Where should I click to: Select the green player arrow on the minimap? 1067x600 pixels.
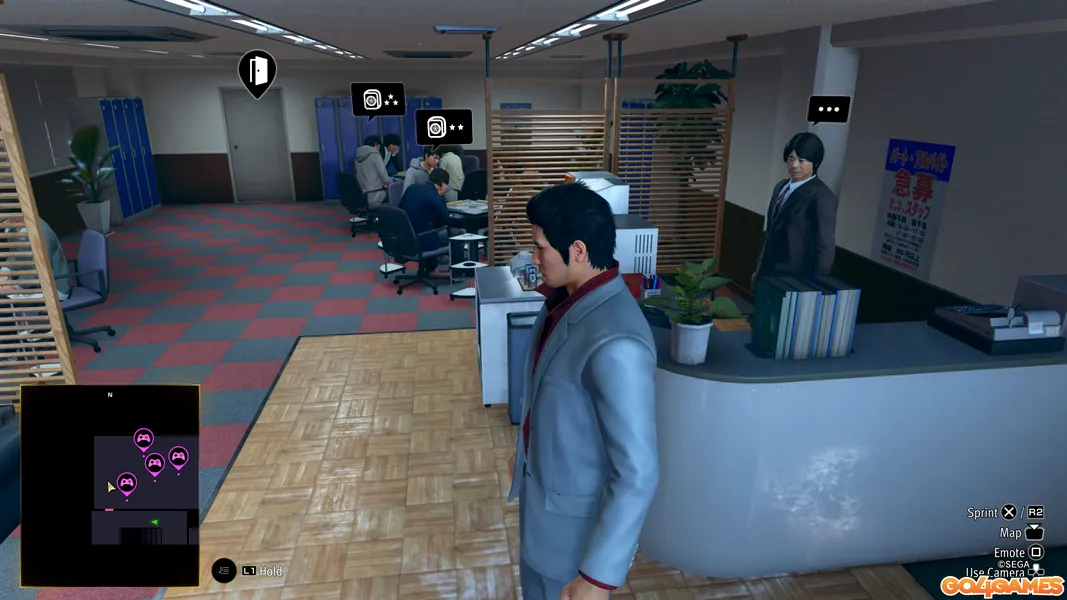(155, 522)
